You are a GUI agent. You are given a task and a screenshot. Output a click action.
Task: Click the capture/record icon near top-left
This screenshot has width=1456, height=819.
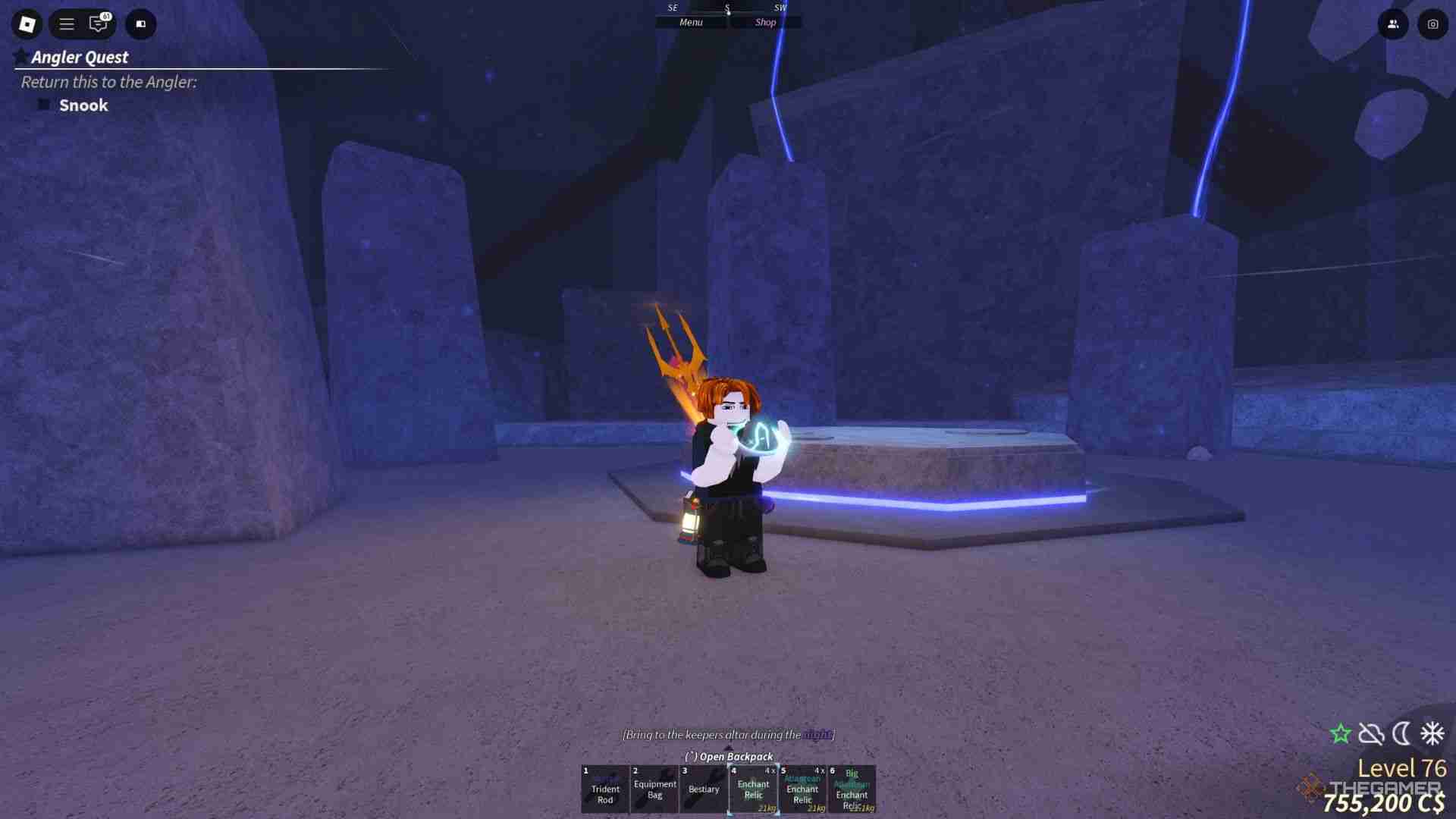[140, 24]
